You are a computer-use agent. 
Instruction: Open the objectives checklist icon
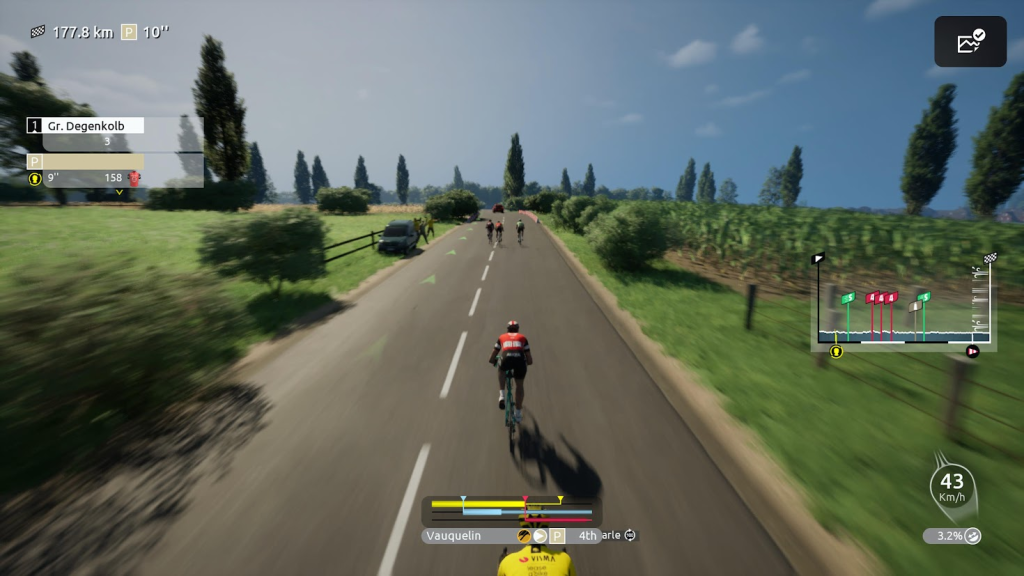tap(970, 42)
